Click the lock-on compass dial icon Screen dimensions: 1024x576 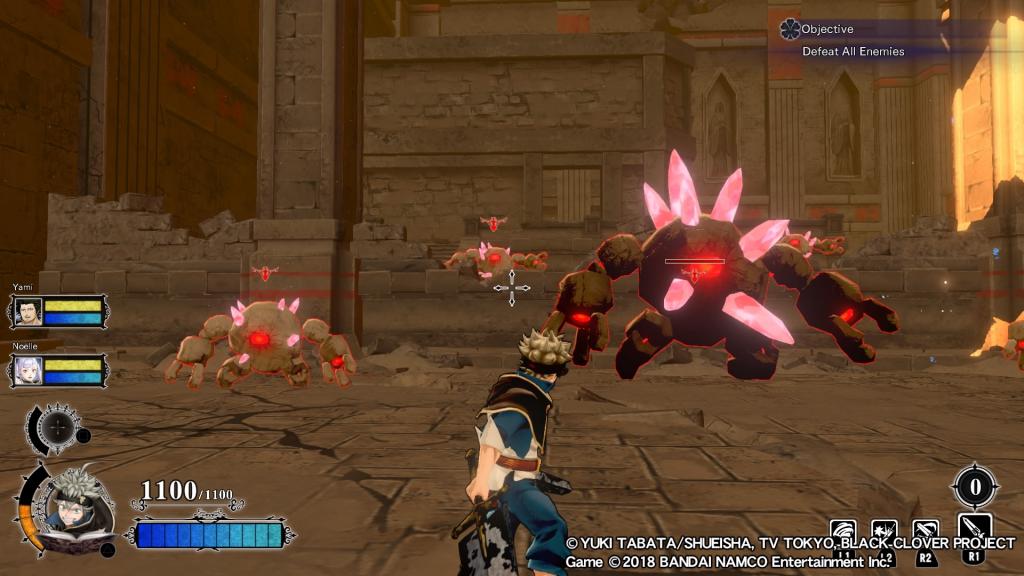click(58, 428)
